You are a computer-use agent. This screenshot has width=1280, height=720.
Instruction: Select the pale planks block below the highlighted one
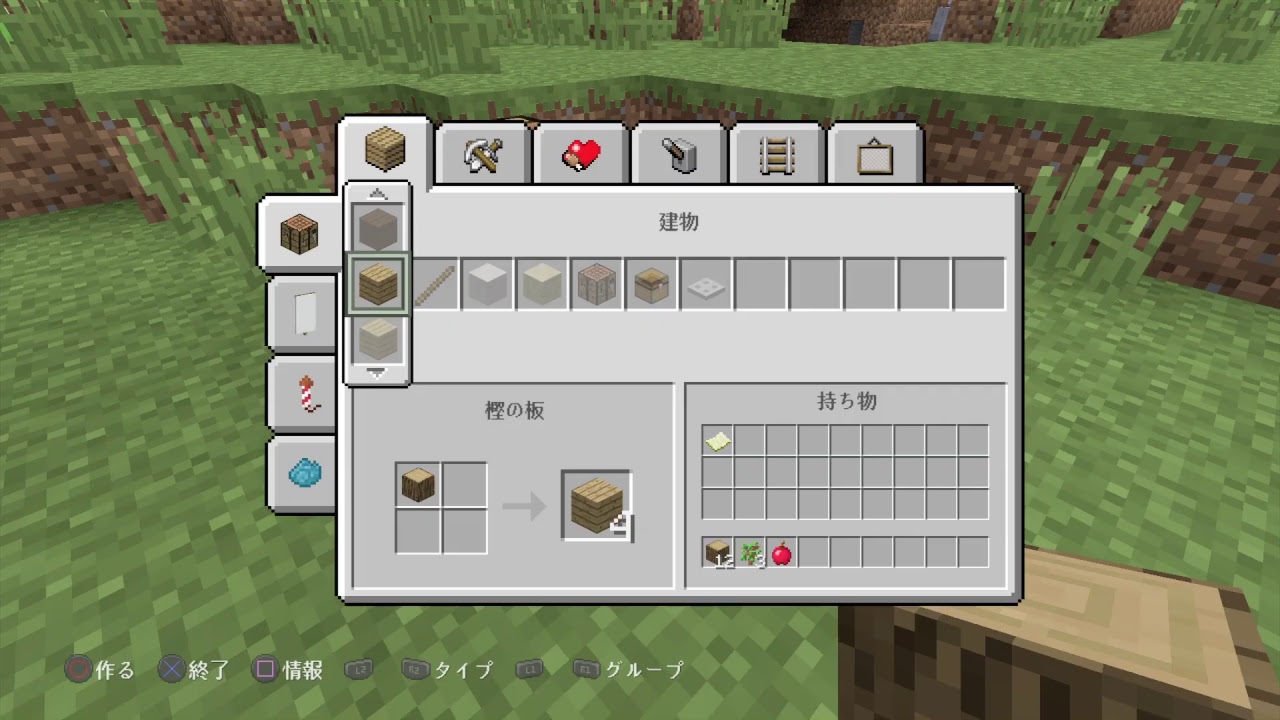tap(378, 340)
